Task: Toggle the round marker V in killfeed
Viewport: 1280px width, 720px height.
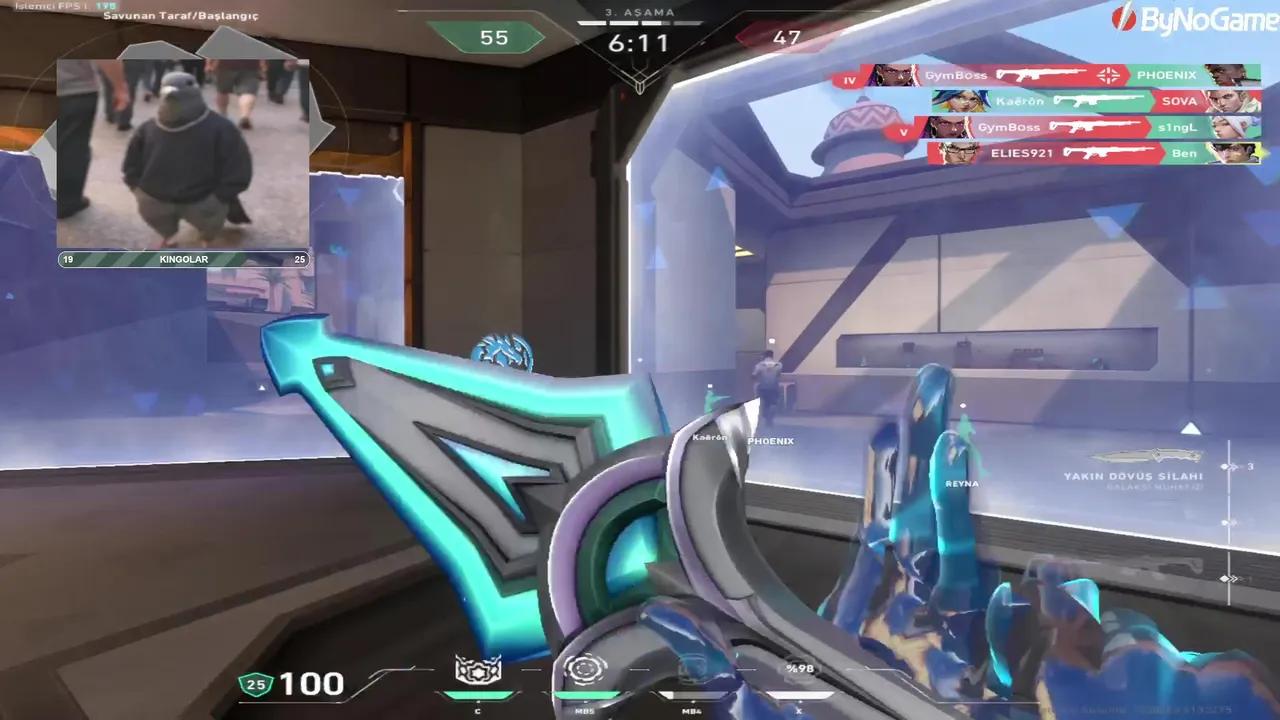Action: (x=905, y=128)
